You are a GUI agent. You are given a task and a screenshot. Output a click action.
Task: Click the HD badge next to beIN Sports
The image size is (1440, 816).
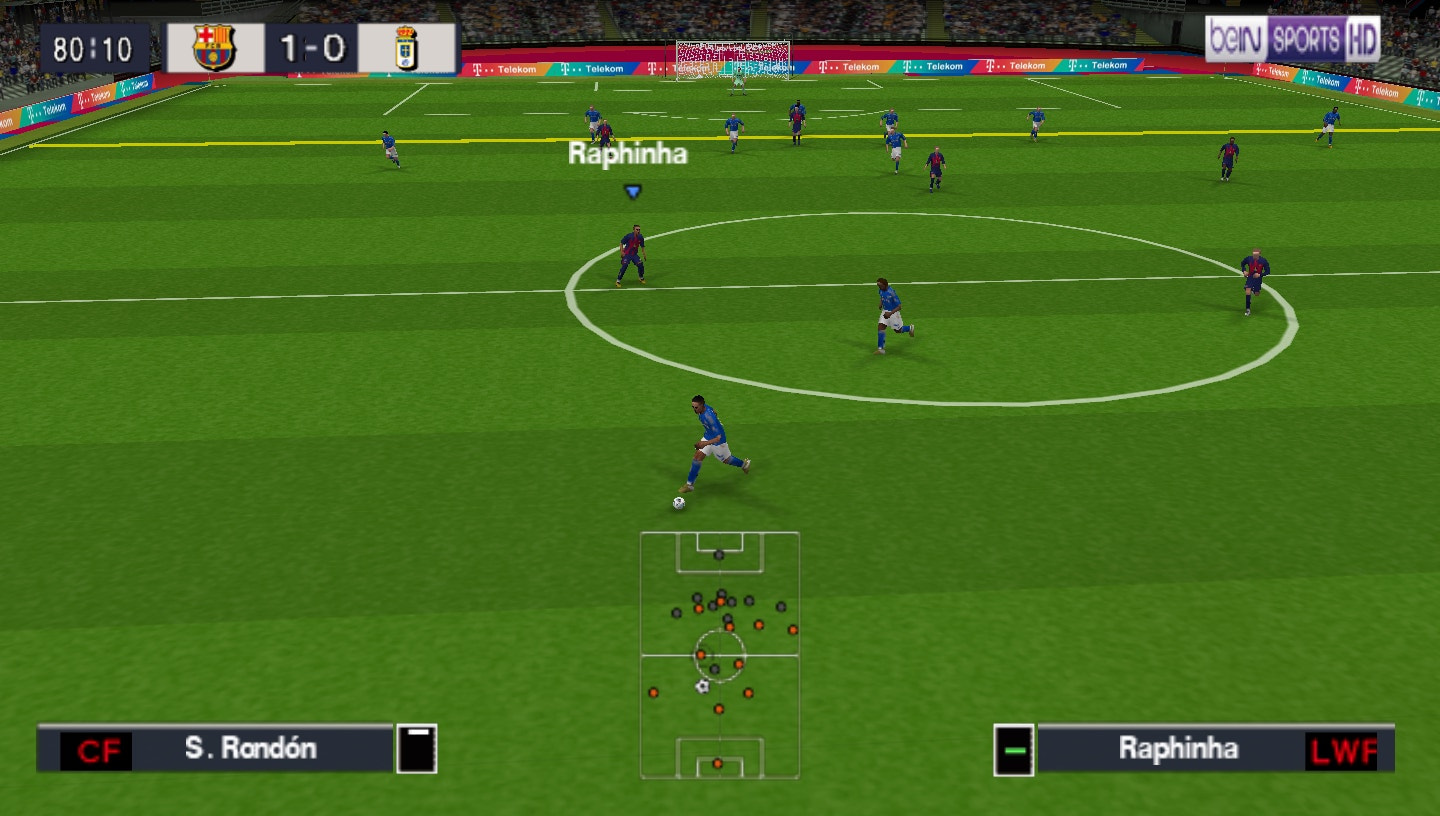(x=1360, y=40)
